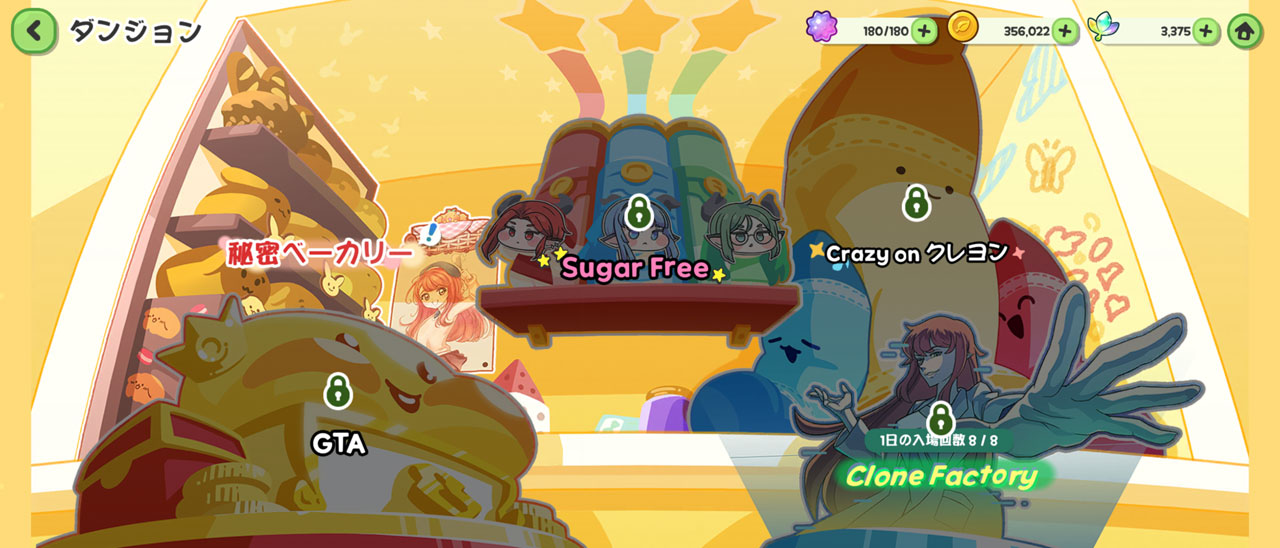
Task: Return to the home screen
Action: point(1244,31)
